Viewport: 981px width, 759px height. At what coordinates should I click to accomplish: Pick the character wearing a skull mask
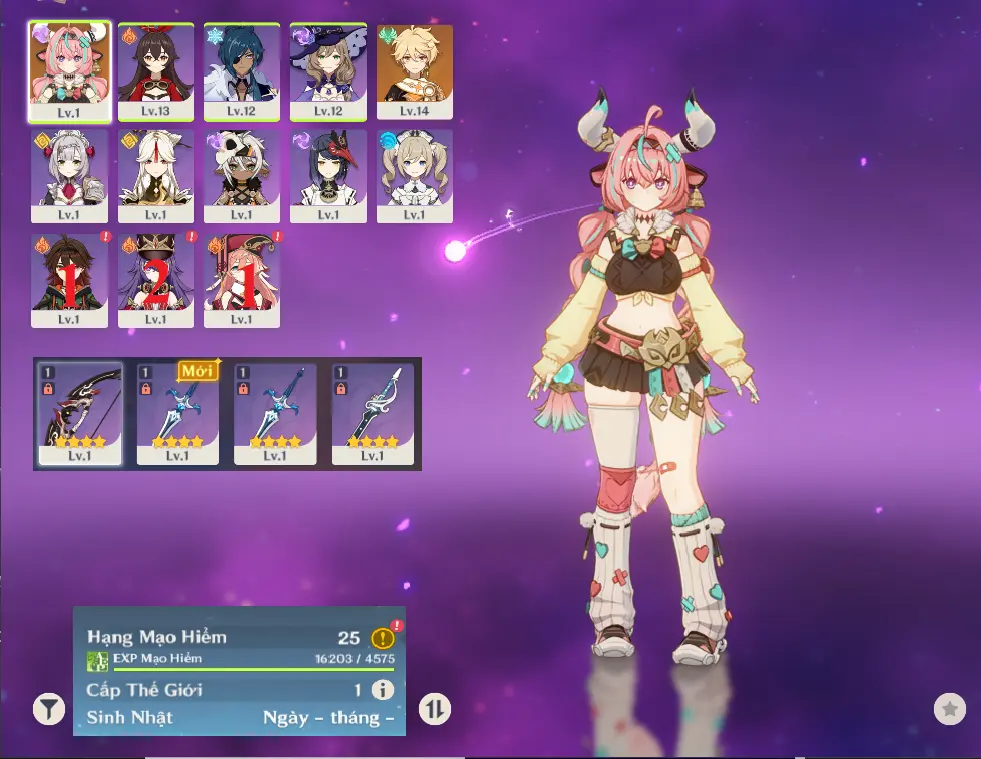coord(241,176)
